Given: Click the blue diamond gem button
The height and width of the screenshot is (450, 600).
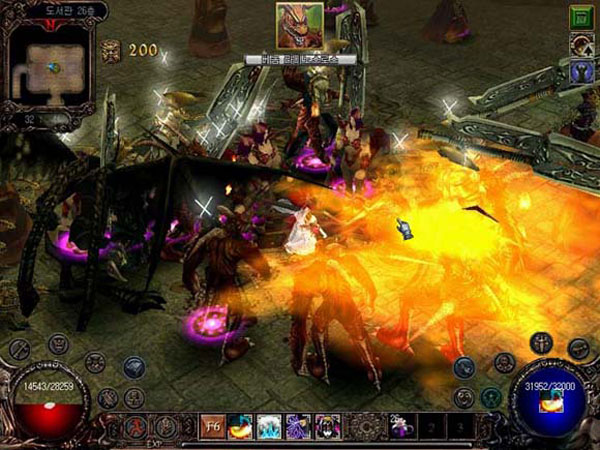Looking at the screenshot, I should pyautogui.click(x=135, y=367).
